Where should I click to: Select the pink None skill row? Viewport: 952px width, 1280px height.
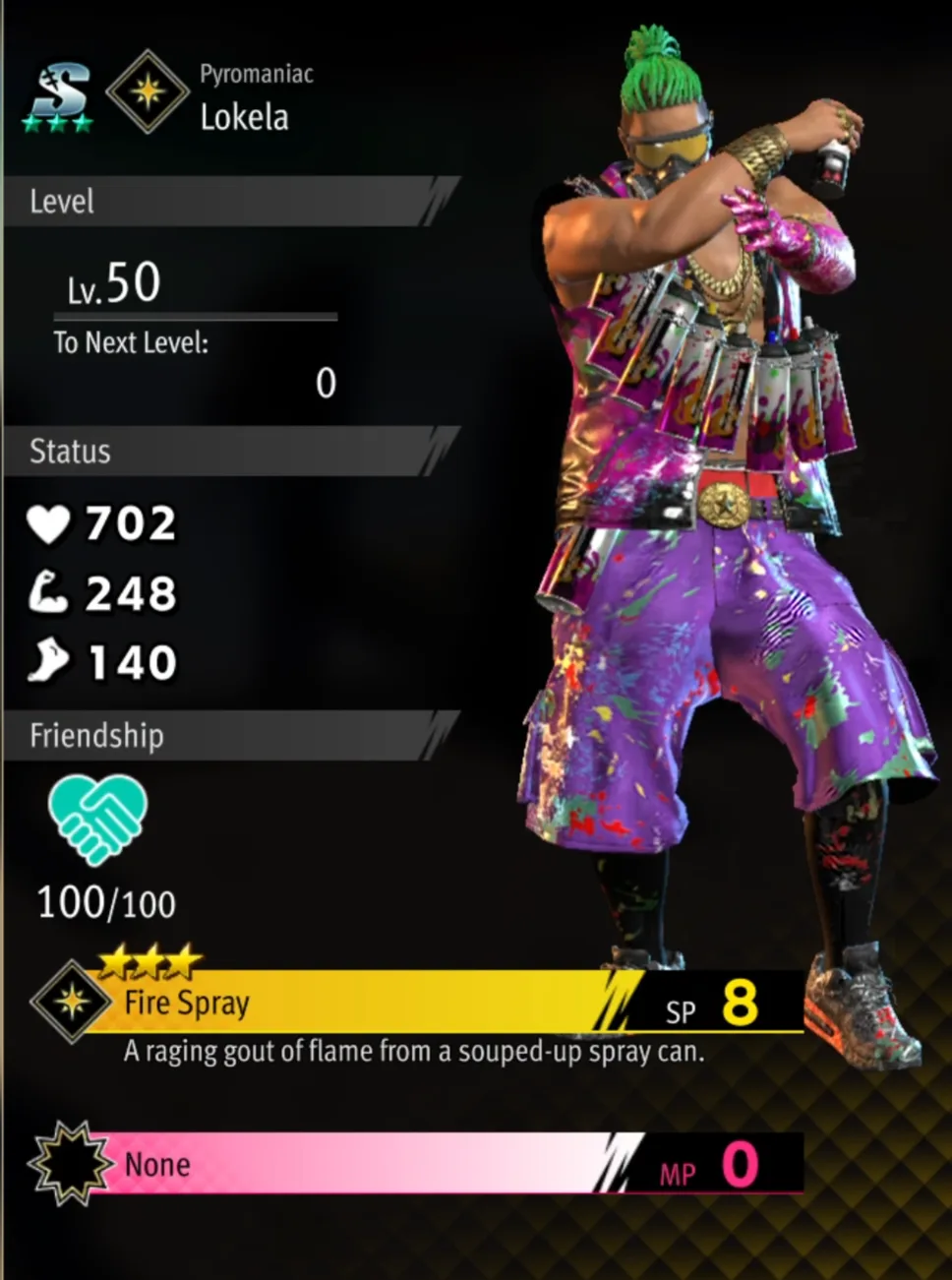[413, 1164]
